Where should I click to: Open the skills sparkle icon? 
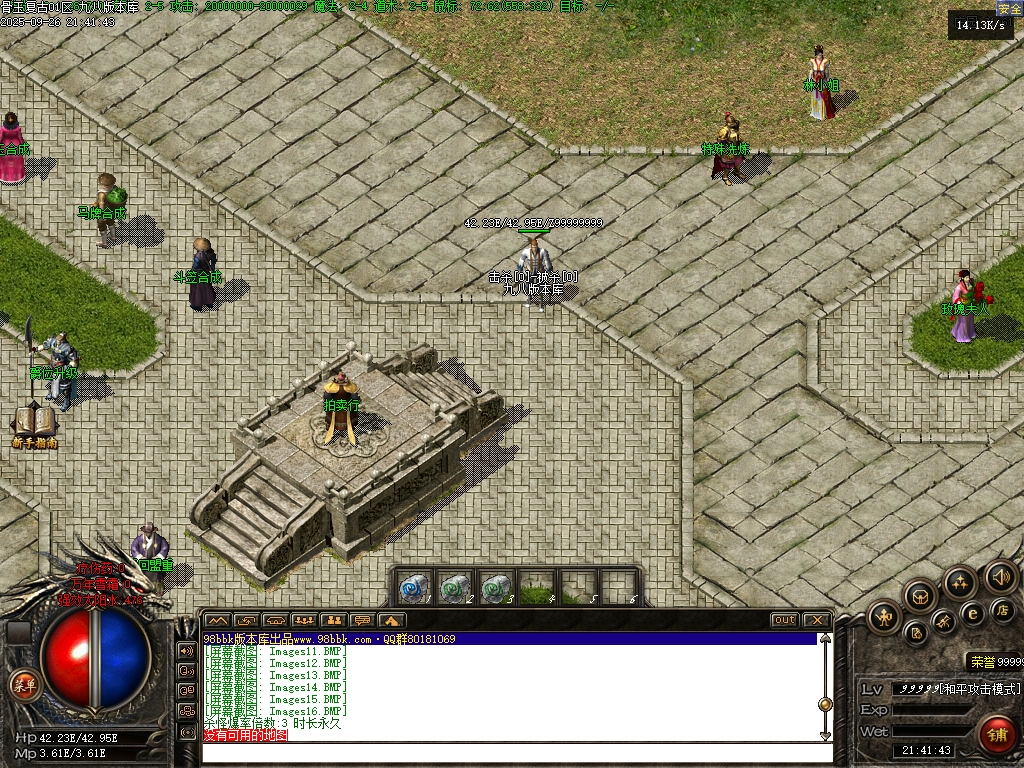[960, 582]
